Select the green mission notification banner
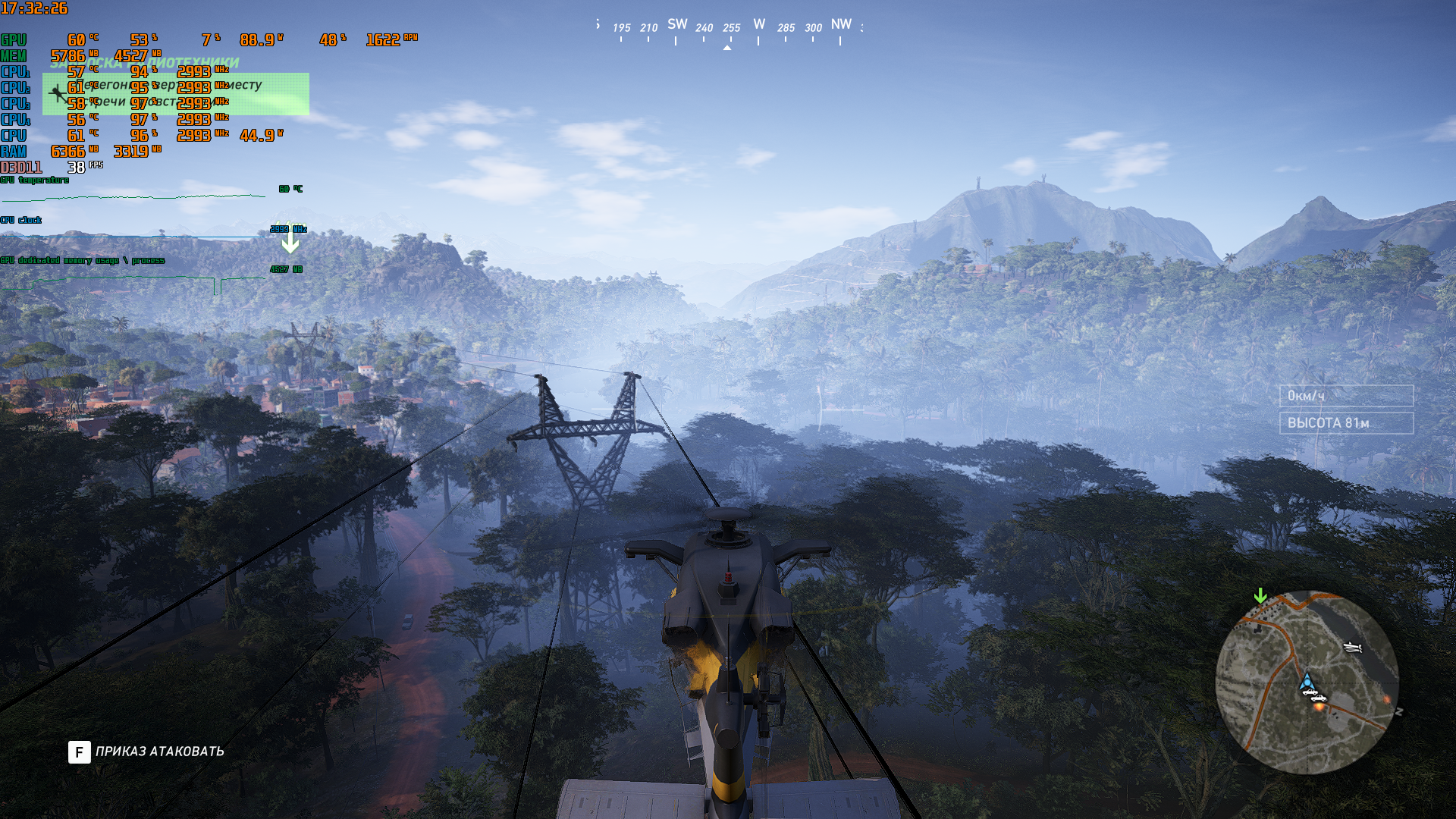Screen dimensions: 1456x819 point(175,93)
